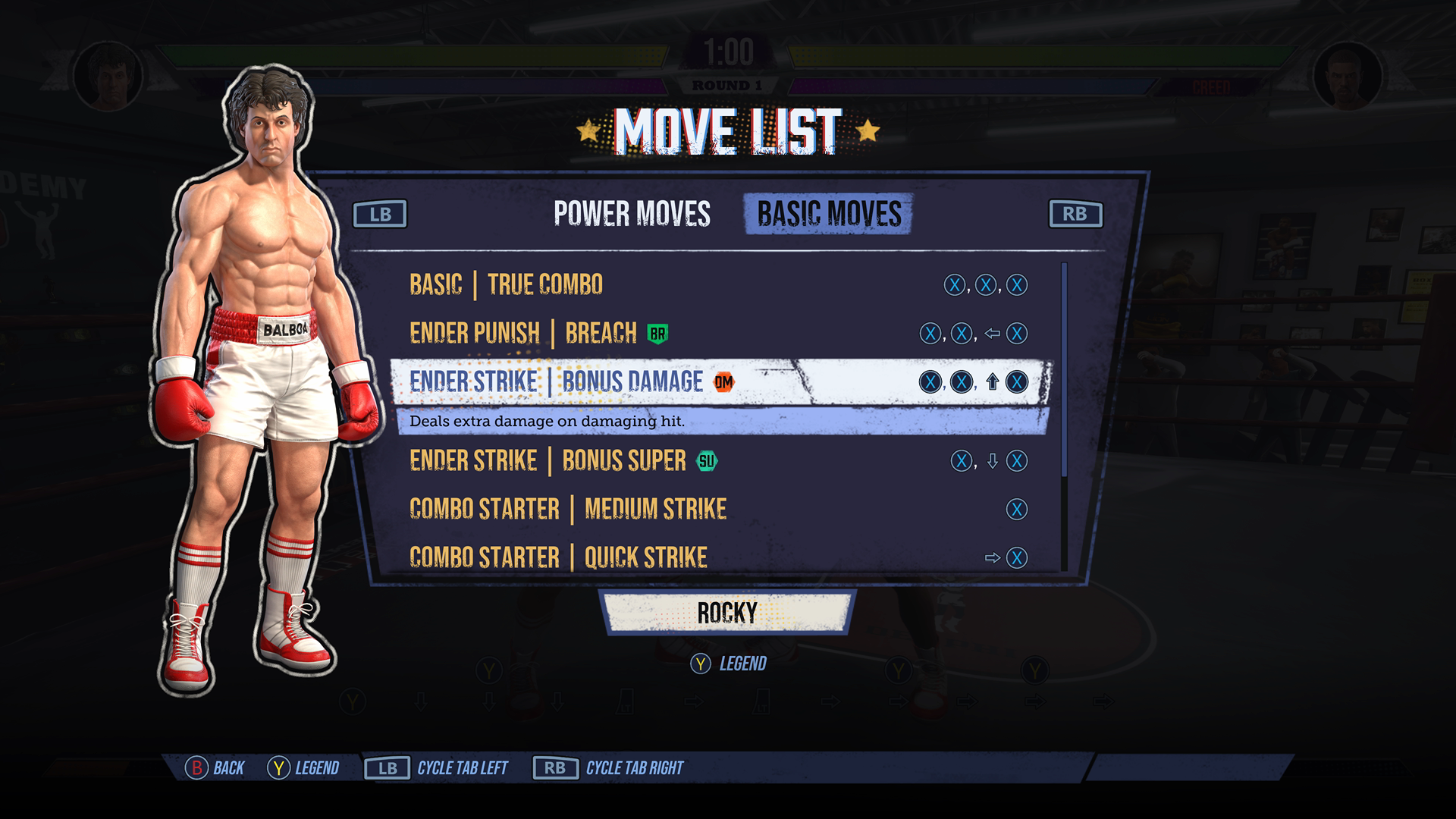Select Combo Starter Medium Strike entry
Viewport: 1456px width, 819px height.
click(567, 510)
